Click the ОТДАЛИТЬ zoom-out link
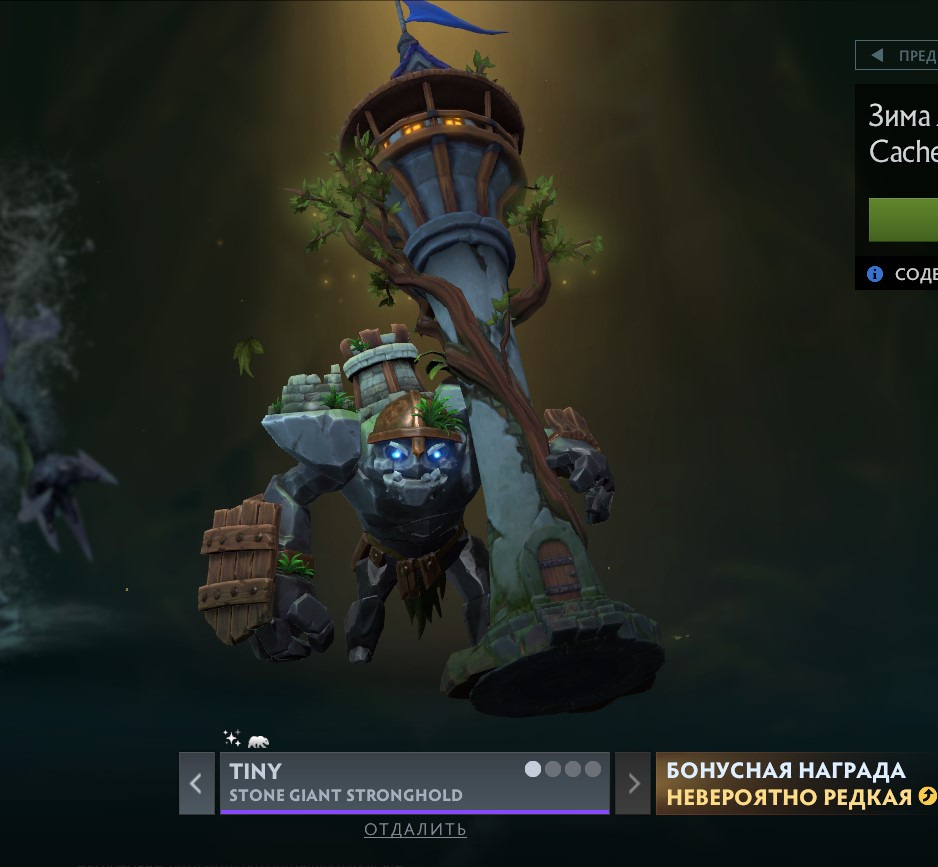This screenshot has height=867, width=938. coord(415,829)
